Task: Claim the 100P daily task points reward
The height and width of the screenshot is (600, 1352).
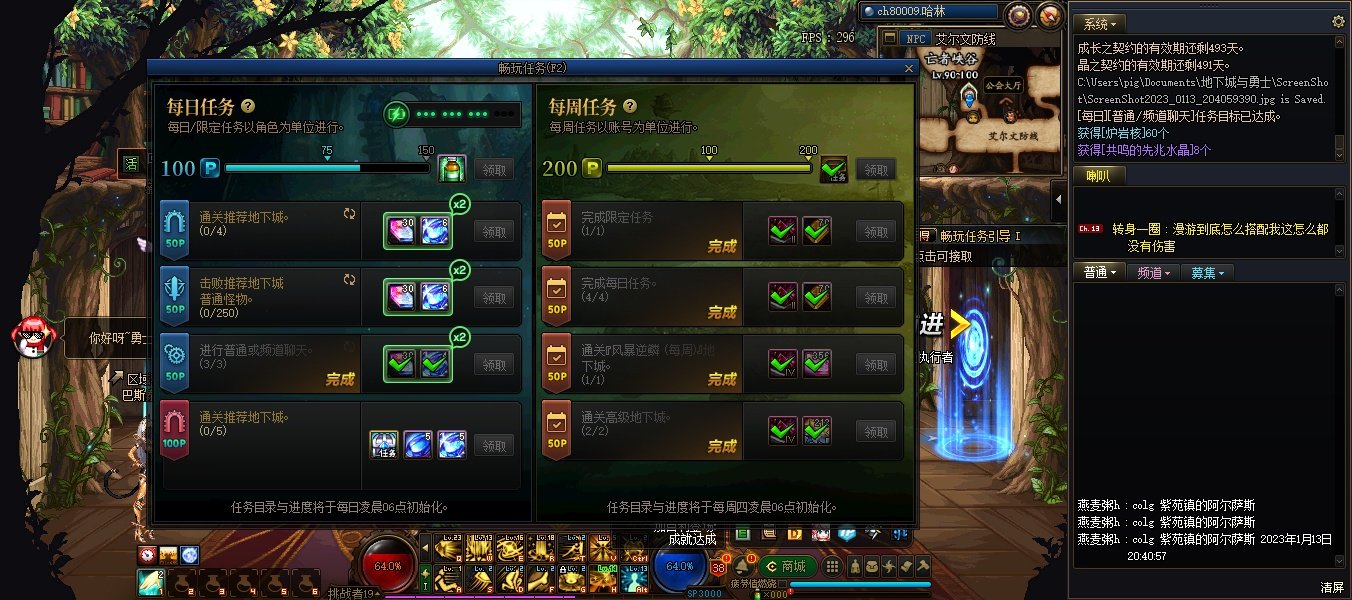Action: click(x=494, y=169)
